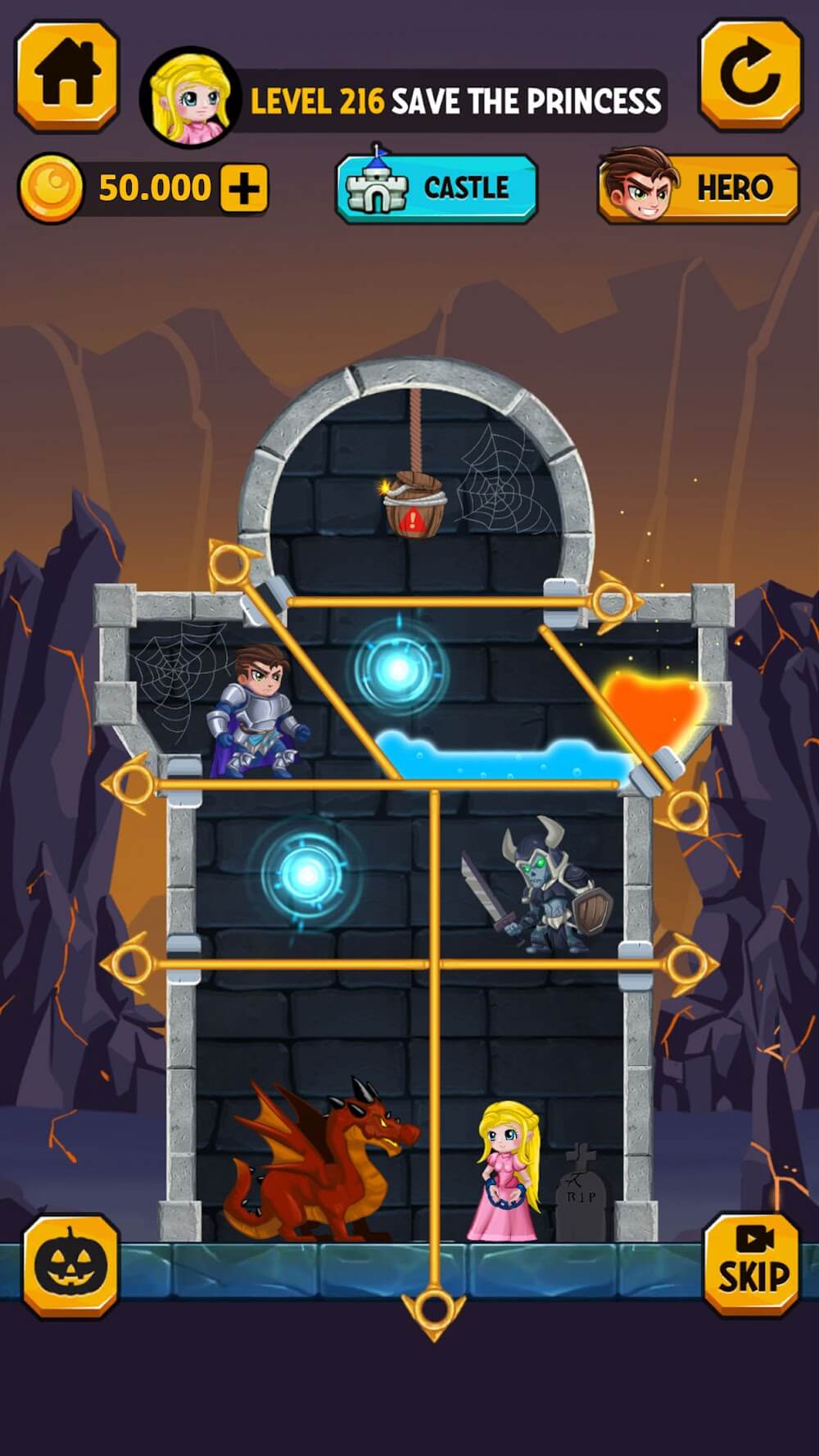
Task: Pull the pin handle under the hero's floor
Action: (x=131, y=785)
